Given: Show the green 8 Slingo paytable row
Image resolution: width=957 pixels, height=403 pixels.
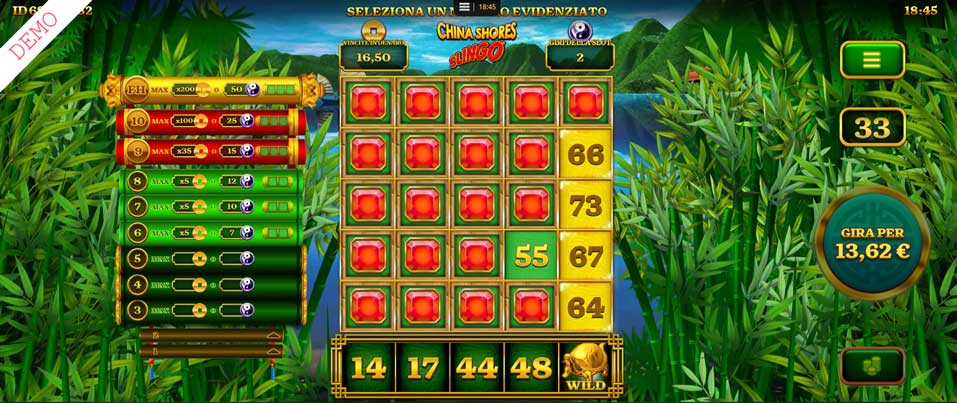Looking at the screenshot, I should tap(210, 181).
